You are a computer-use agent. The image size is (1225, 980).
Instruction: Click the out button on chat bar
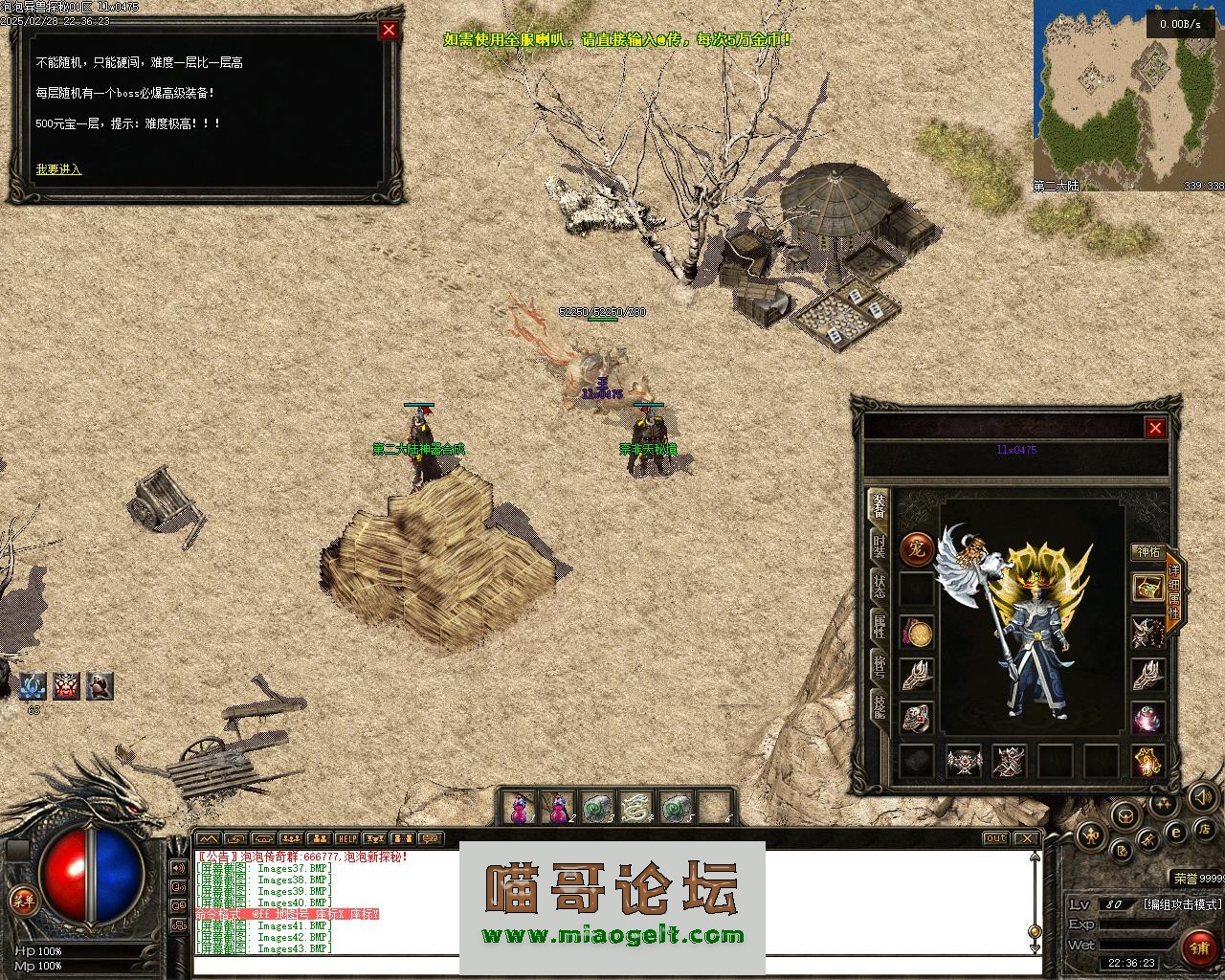996,838
